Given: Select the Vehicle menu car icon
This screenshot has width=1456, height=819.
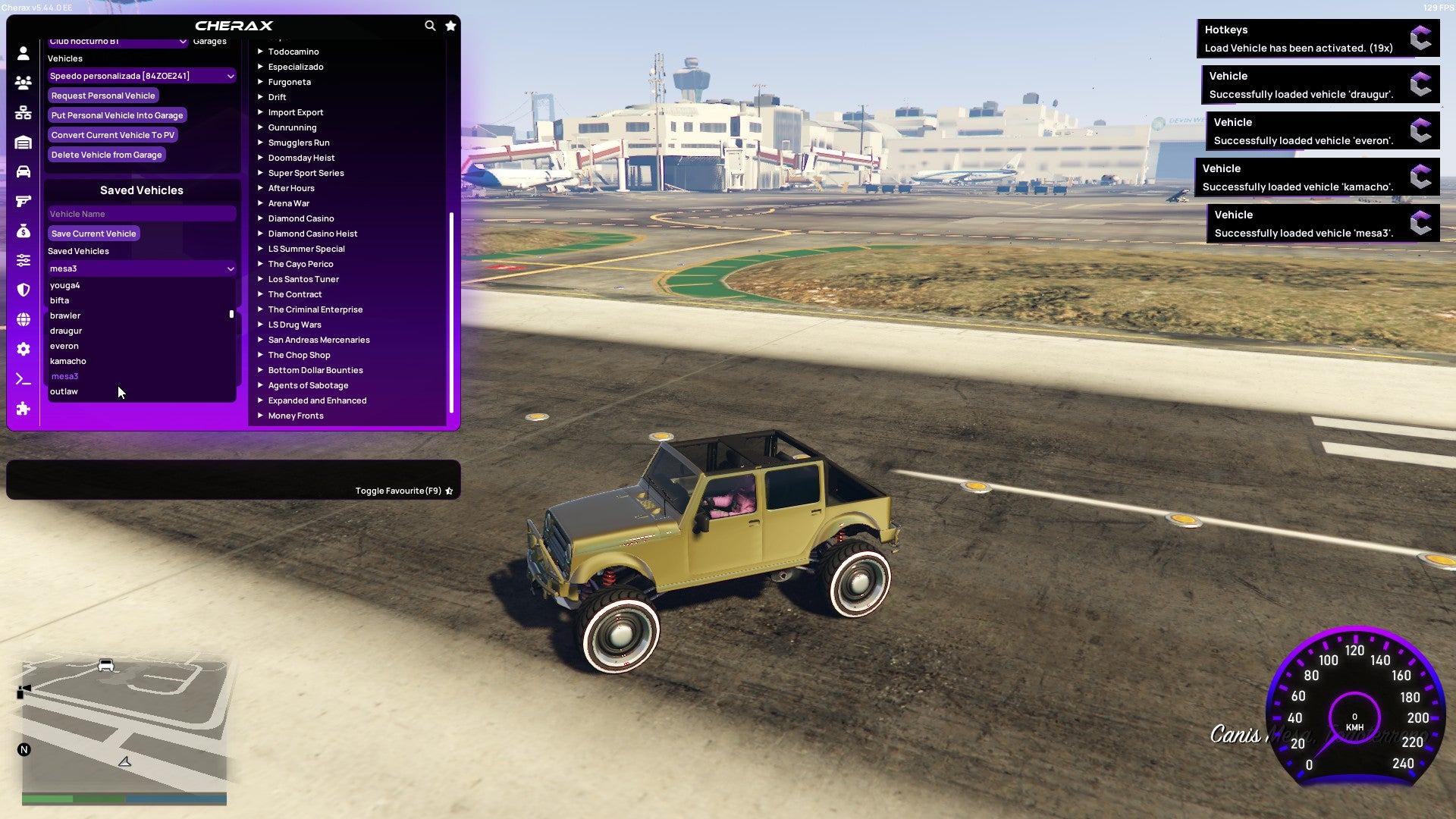Looking at the screenshot, I should [23, 172].
